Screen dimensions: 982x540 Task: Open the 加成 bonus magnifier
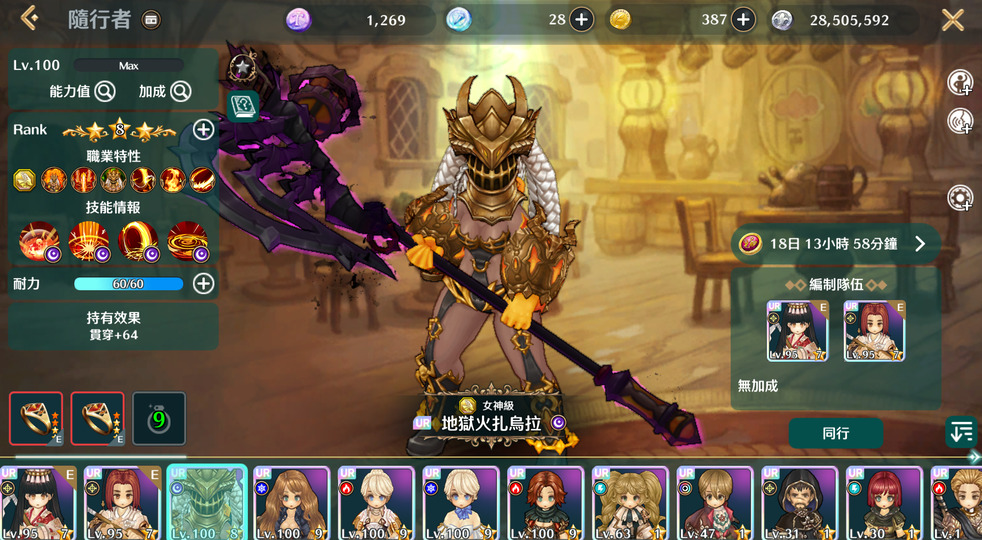180,92
